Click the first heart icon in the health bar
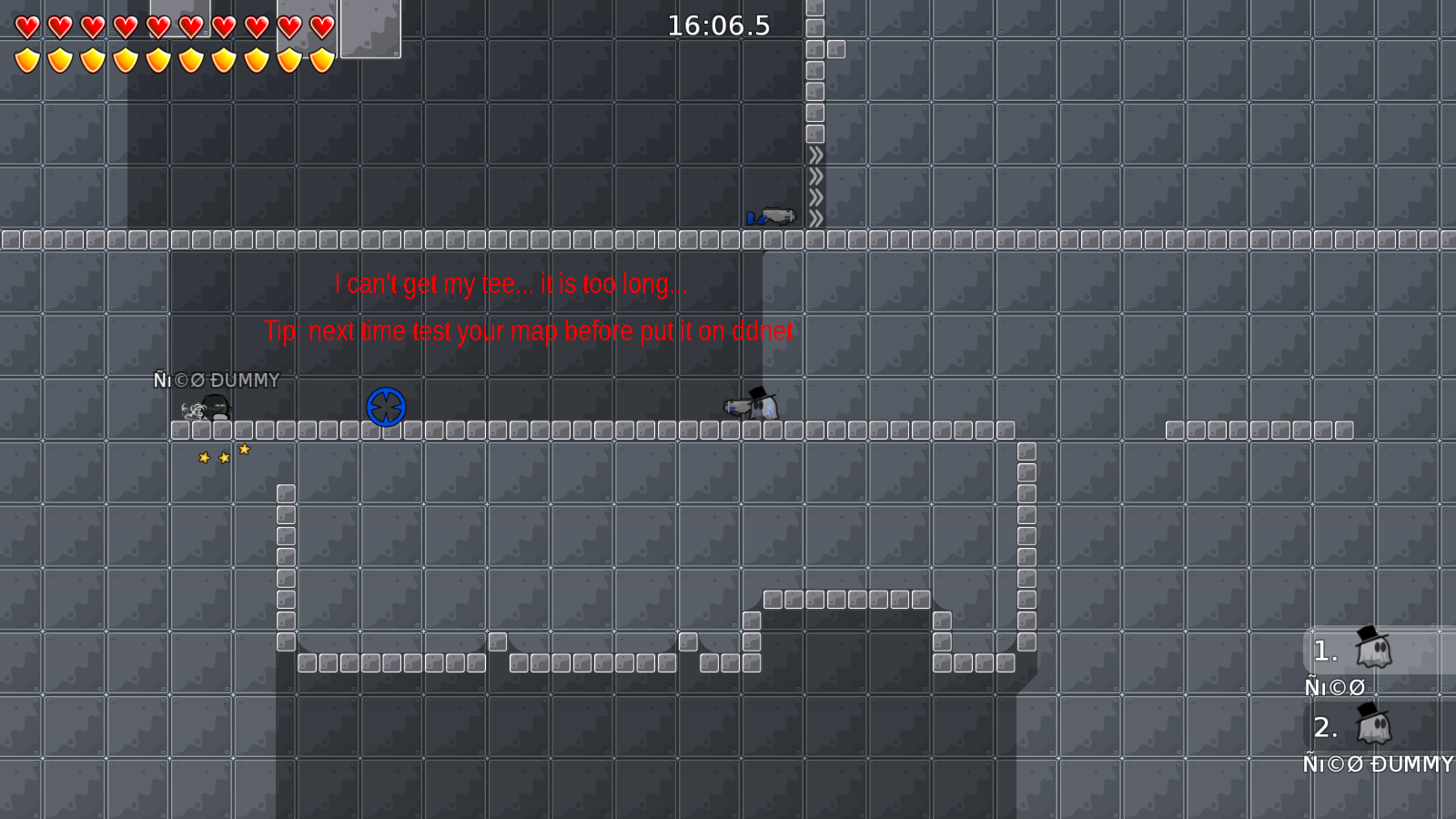Screen dimensions: 1456x819 click(x=26, y=26)
